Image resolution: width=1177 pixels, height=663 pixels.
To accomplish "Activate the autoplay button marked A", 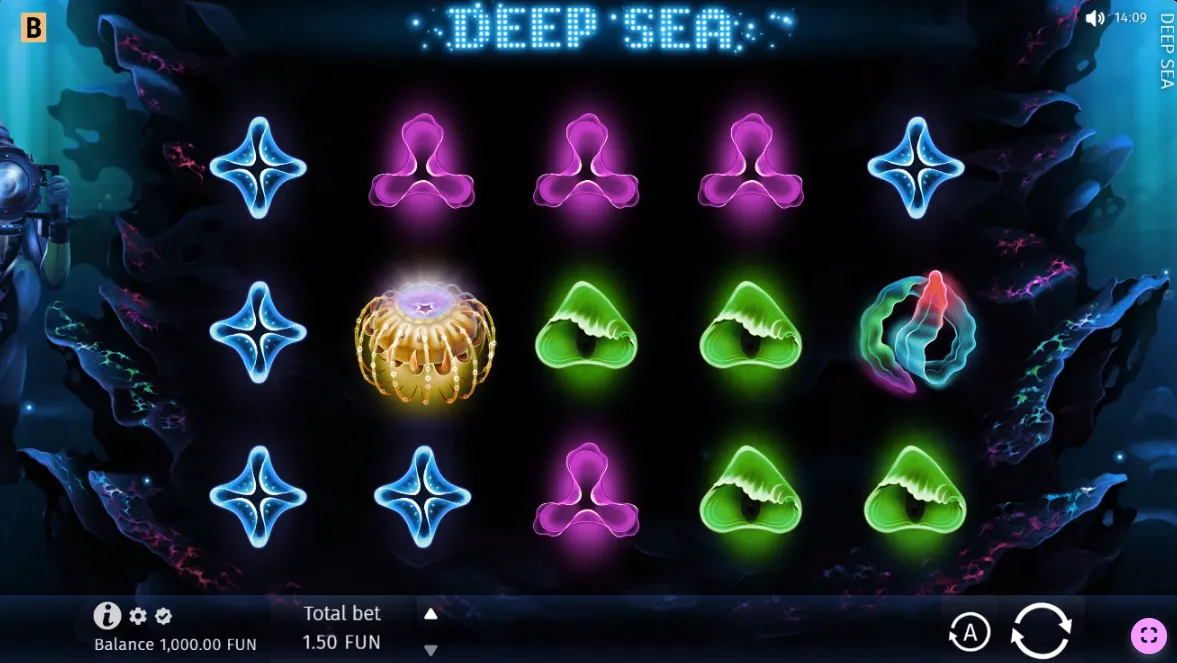I will coord(968,632).
